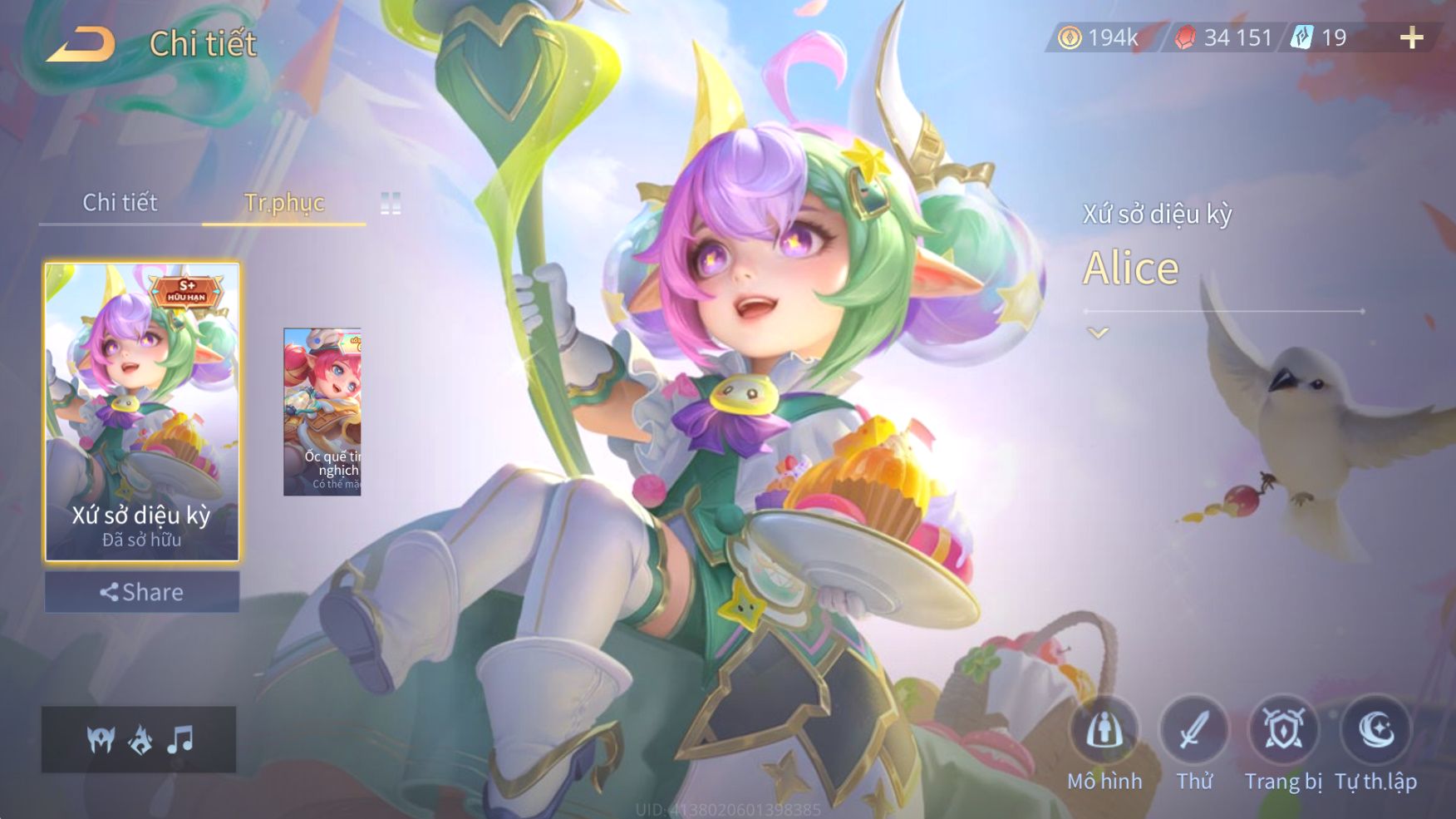This screenshot has height=819, width=1456.
Task: Open Trang bị equipment setup
Action: pyautogui.click(x=1283, y=732)
